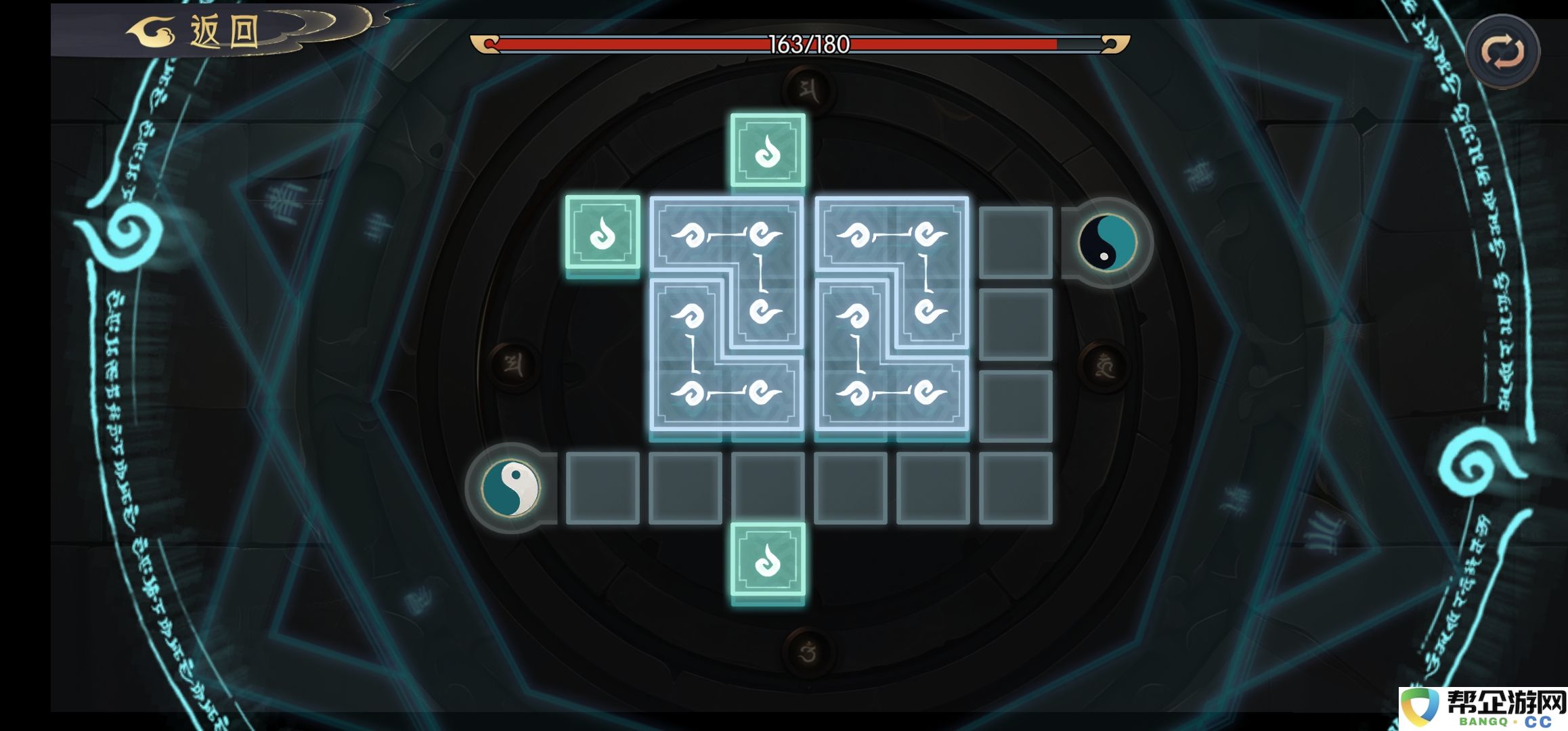Image resolution: width=1568 pixels, height=731 pixels.
Task: Select the green flame tile above the board
Action: coord(768,150)
